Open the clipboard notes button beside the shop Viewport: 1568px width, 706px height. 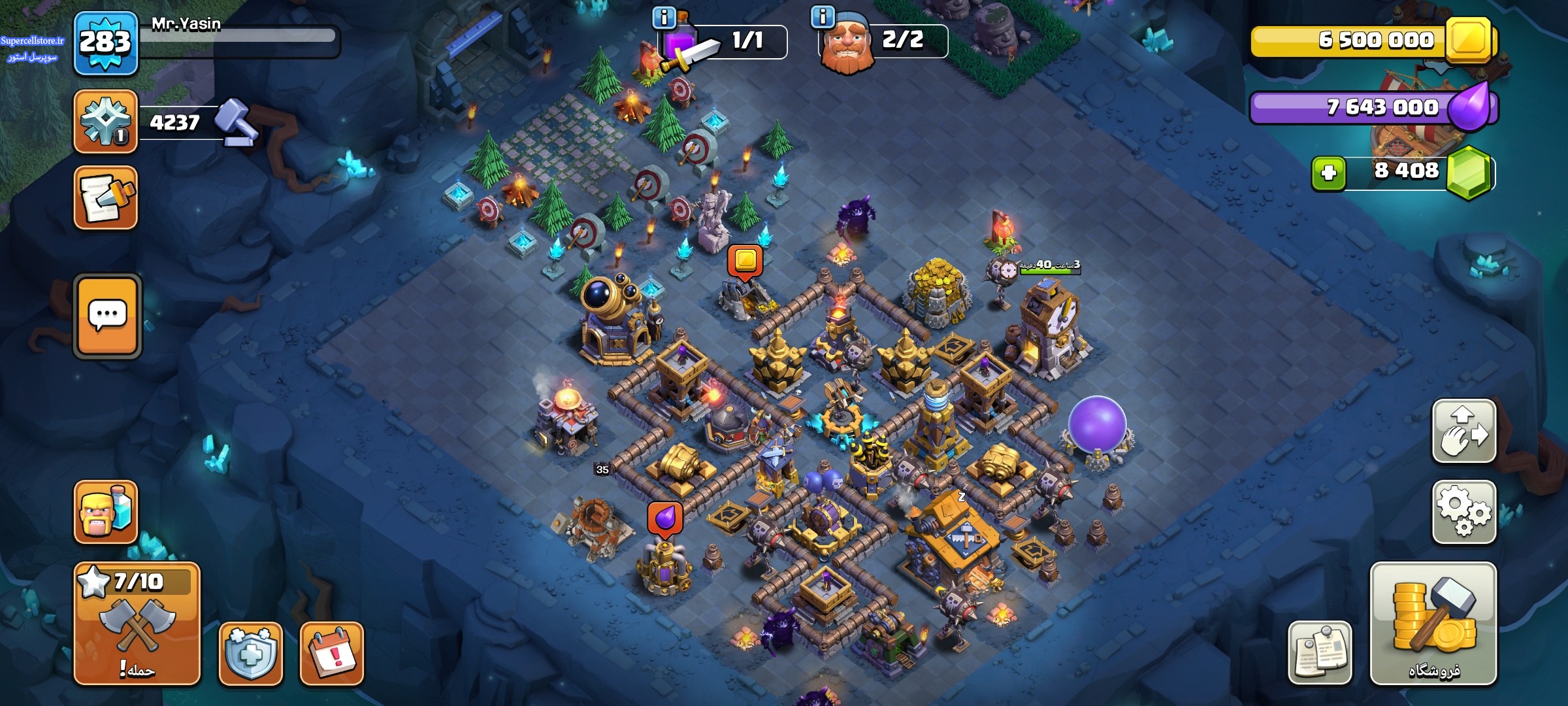(x=1320, y=652)
